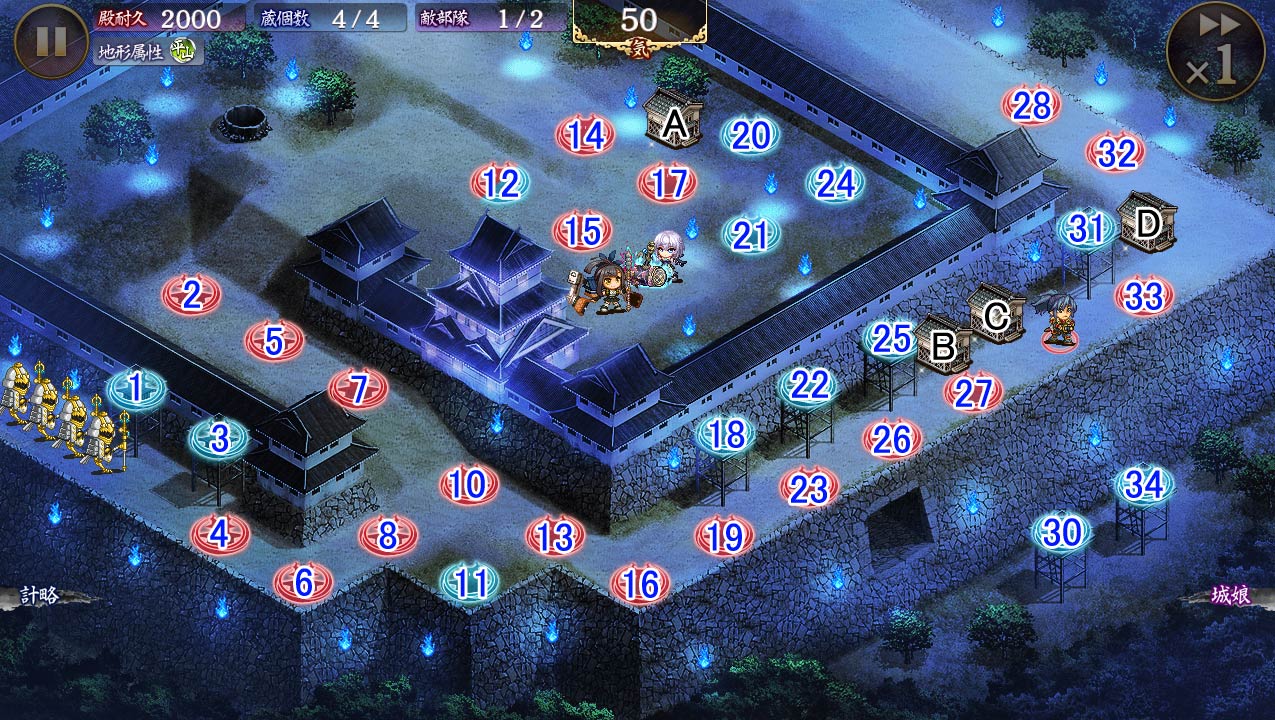Select blue tile number 34
The height and width of the screenshot is (720, 1275).
click(1144, 485)
